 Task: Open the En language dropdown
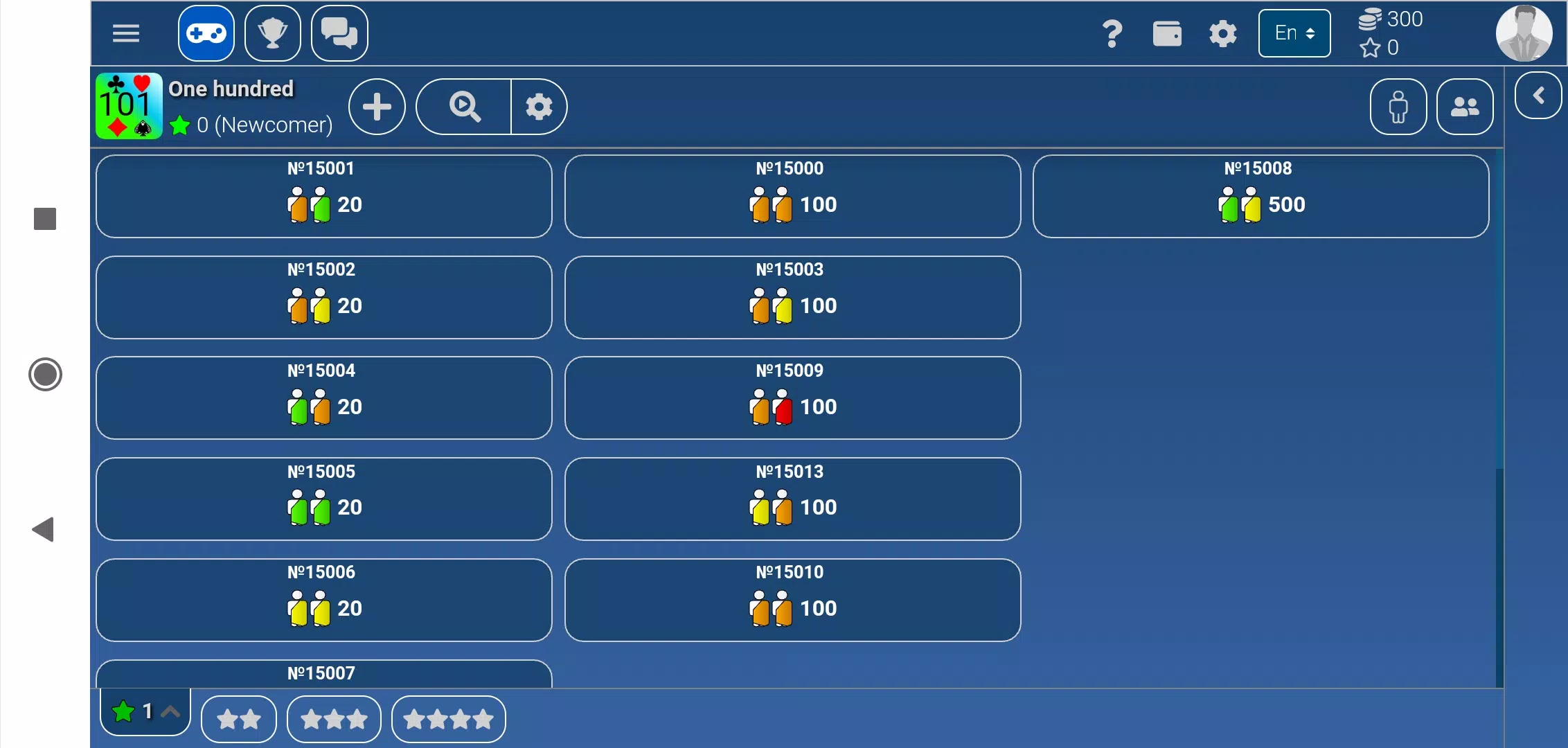pos(1294,33)
